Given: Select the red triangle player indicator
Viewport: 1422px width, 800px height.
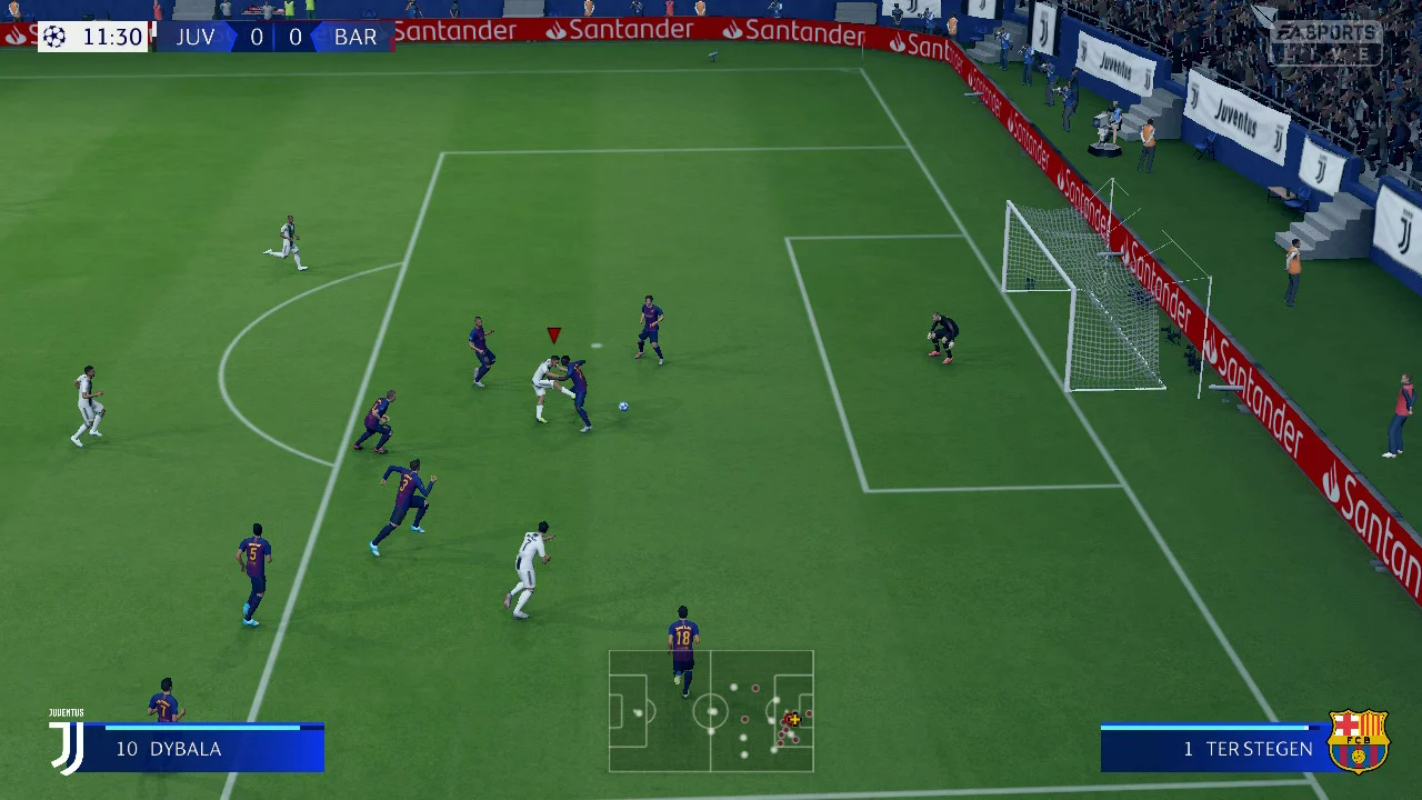Looking at the screenshot, I should tap(552, 333).
